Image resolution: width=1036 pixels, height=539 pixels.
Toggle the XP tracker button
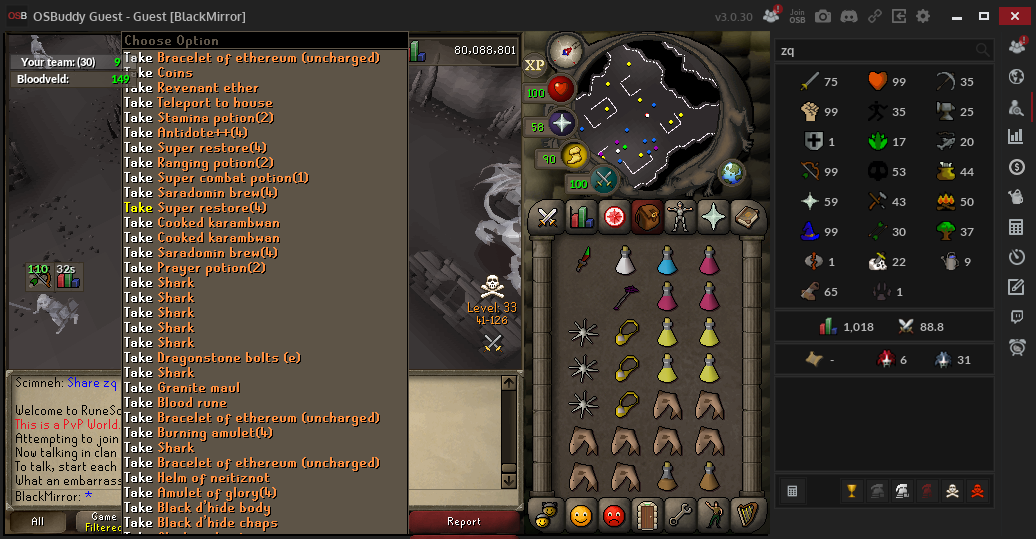535,65
